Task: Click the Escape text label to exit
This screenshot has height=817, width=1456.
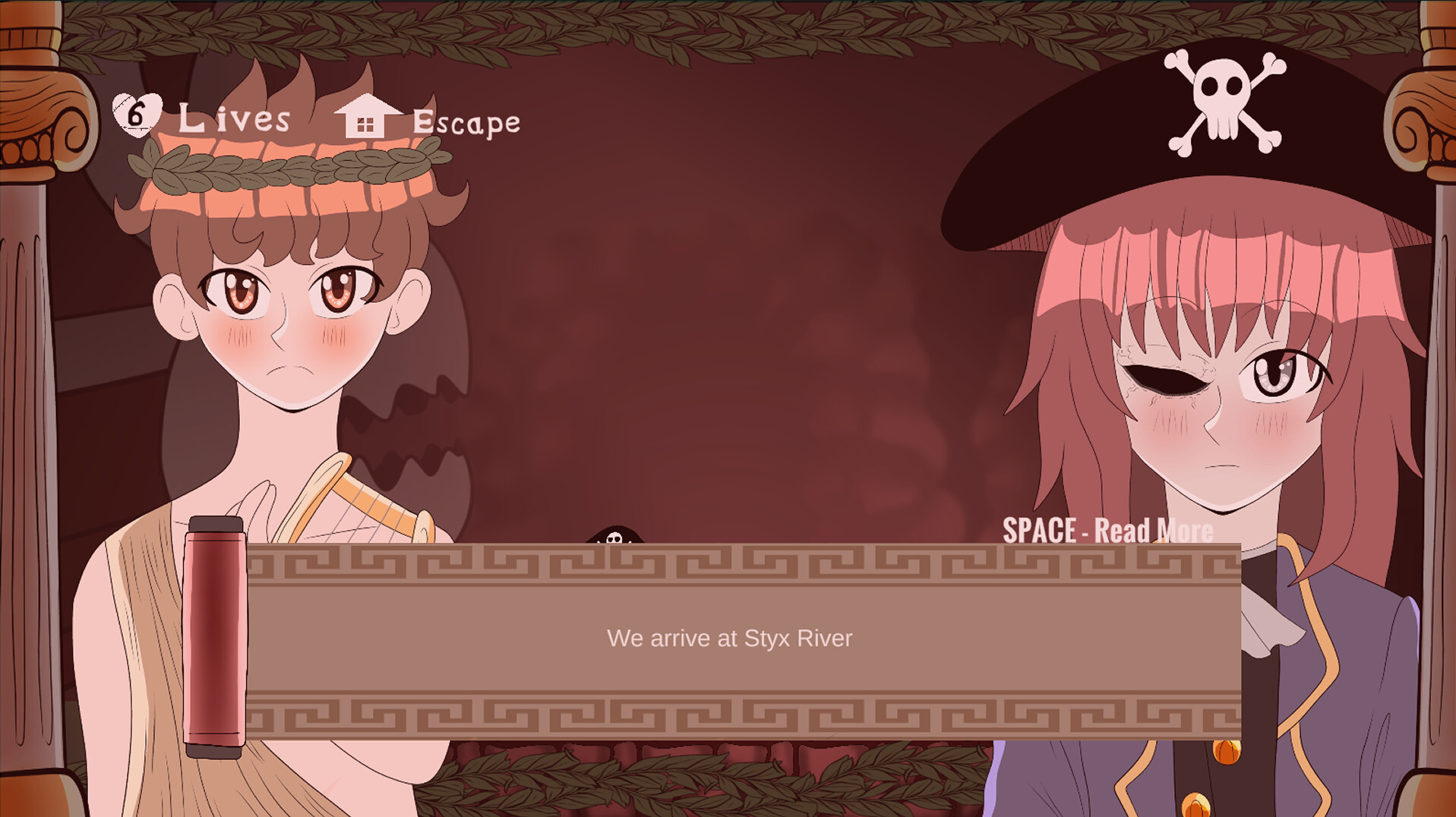Action: click(466, 121)
